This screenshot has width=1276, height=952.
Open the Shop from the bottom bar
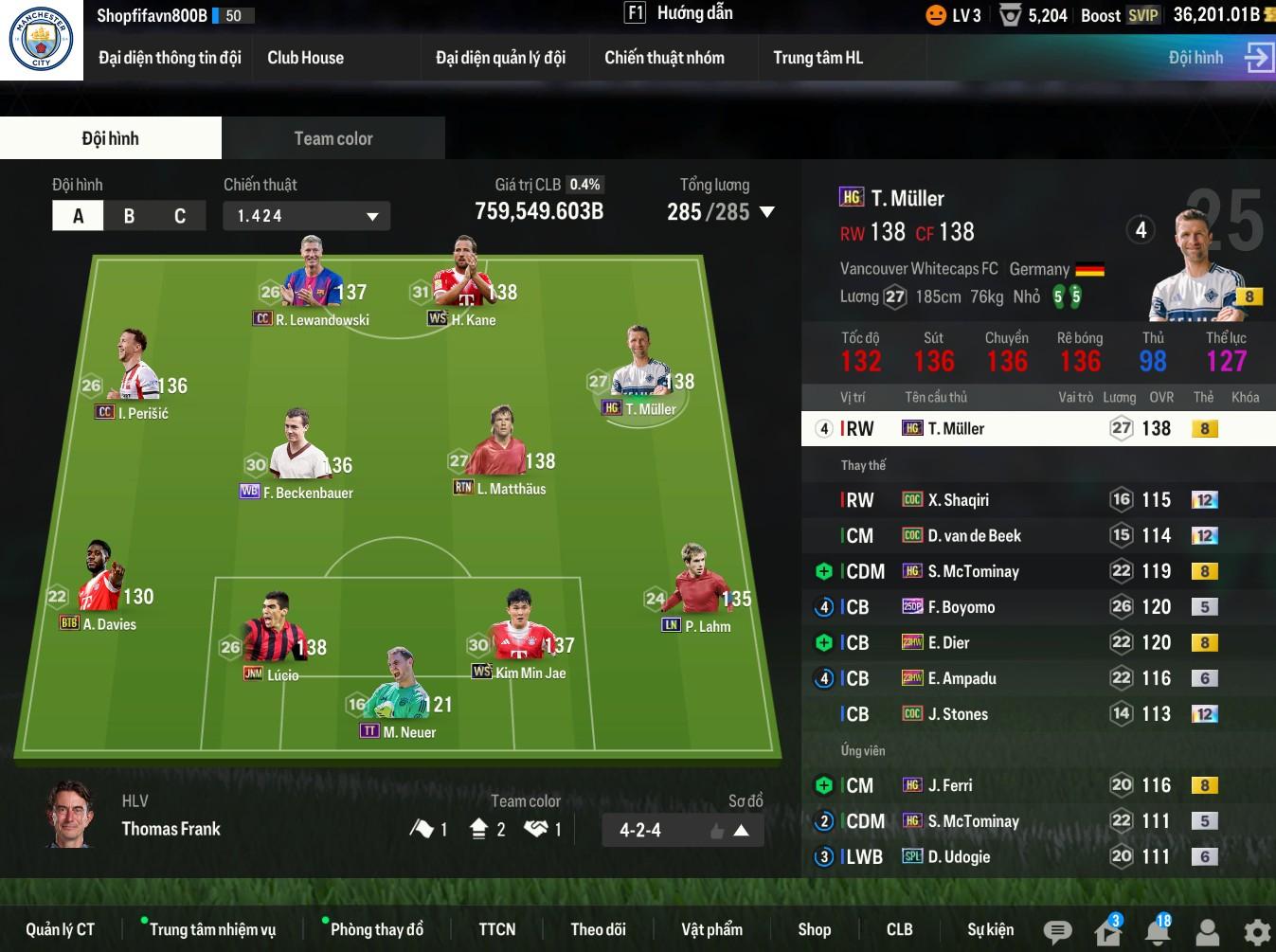point(814,929)
